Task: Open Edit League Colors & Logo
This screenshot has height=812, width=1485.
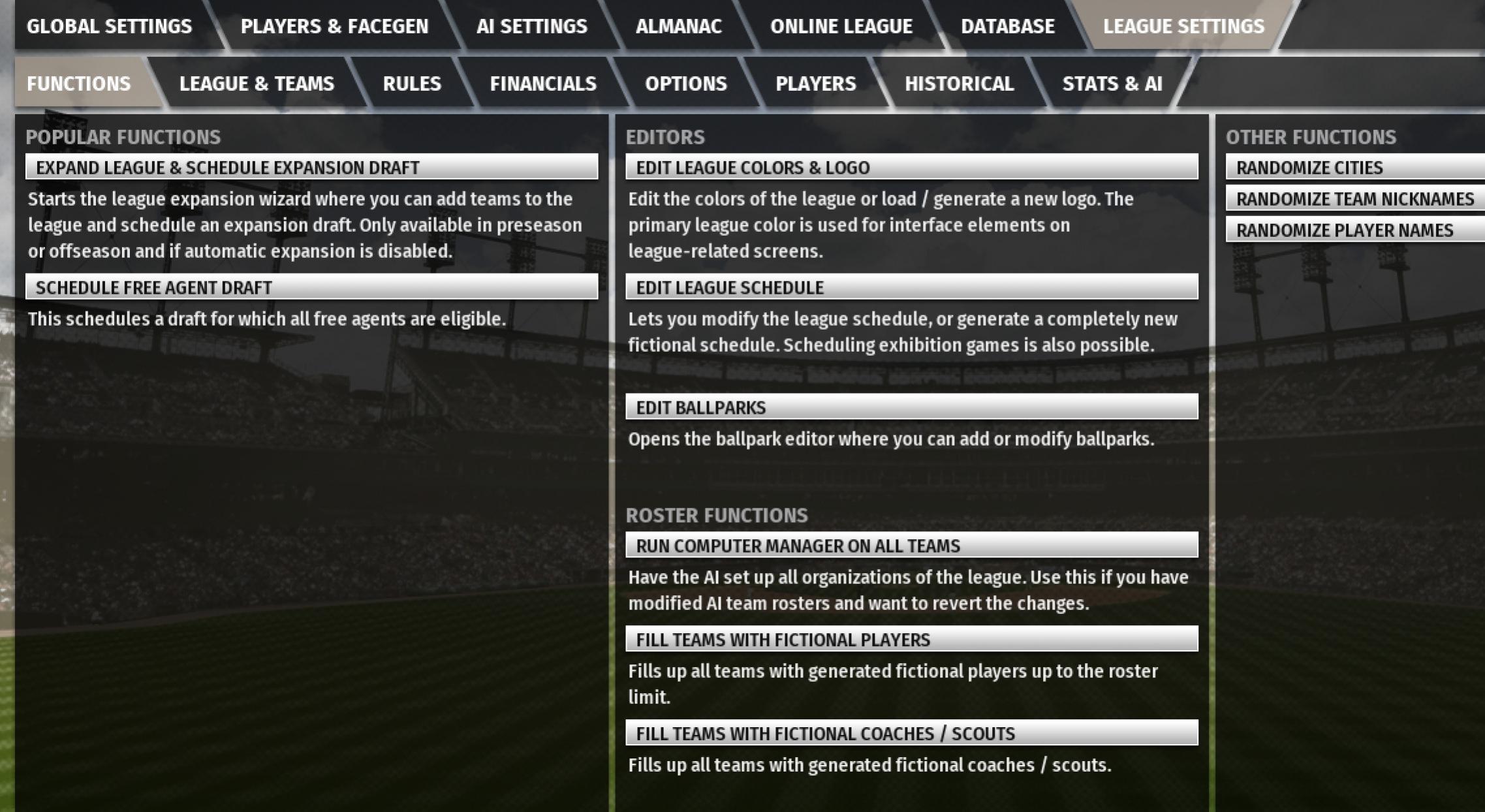Action: [x=911, y=167]
